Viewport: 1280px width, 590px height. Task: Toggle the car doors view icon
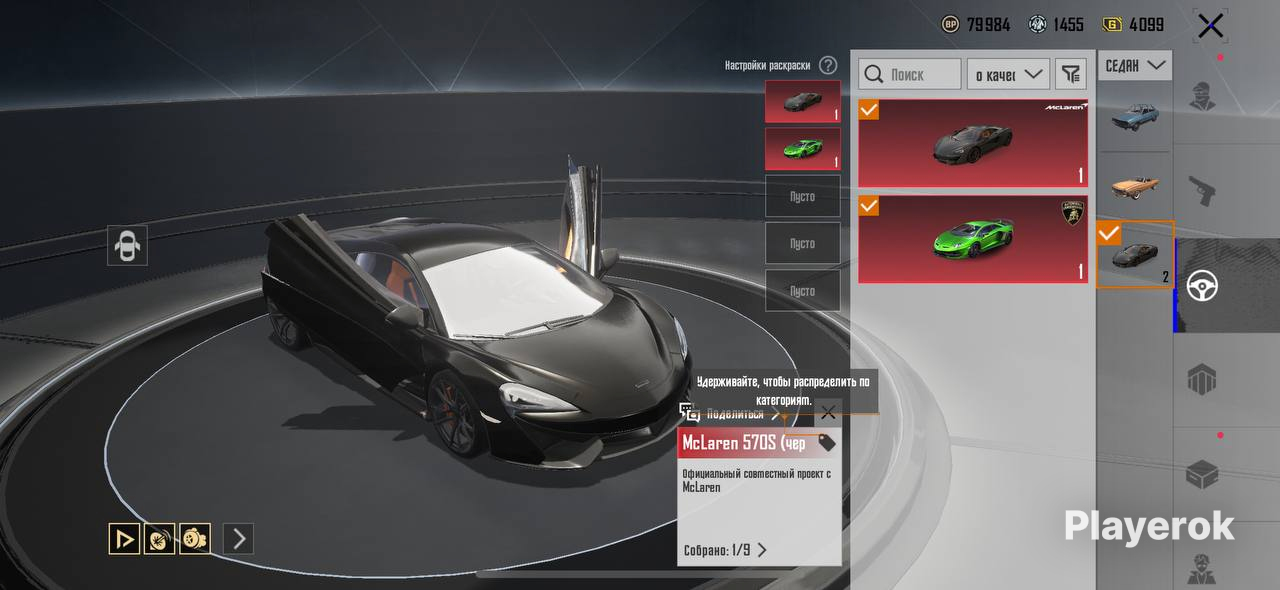point(128,245)
